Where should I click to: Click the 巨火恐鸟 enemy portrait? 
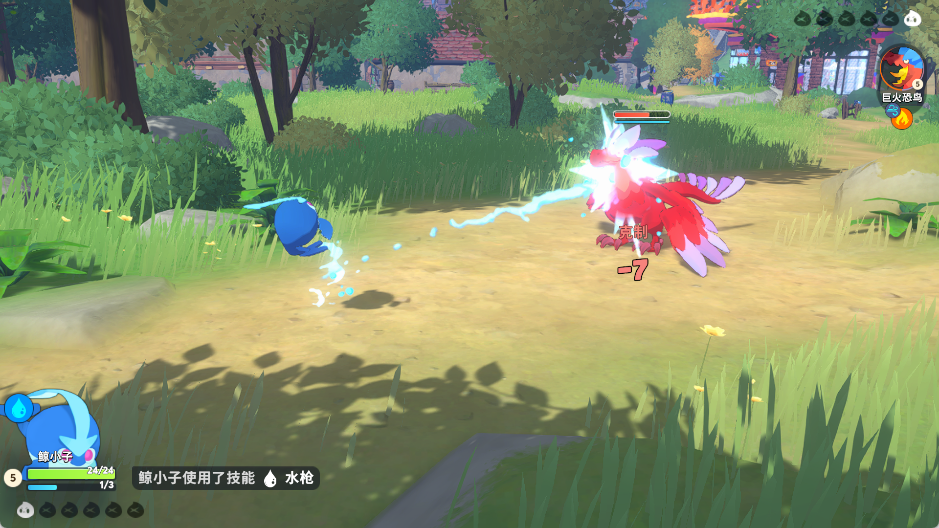[x=902, y=67]
